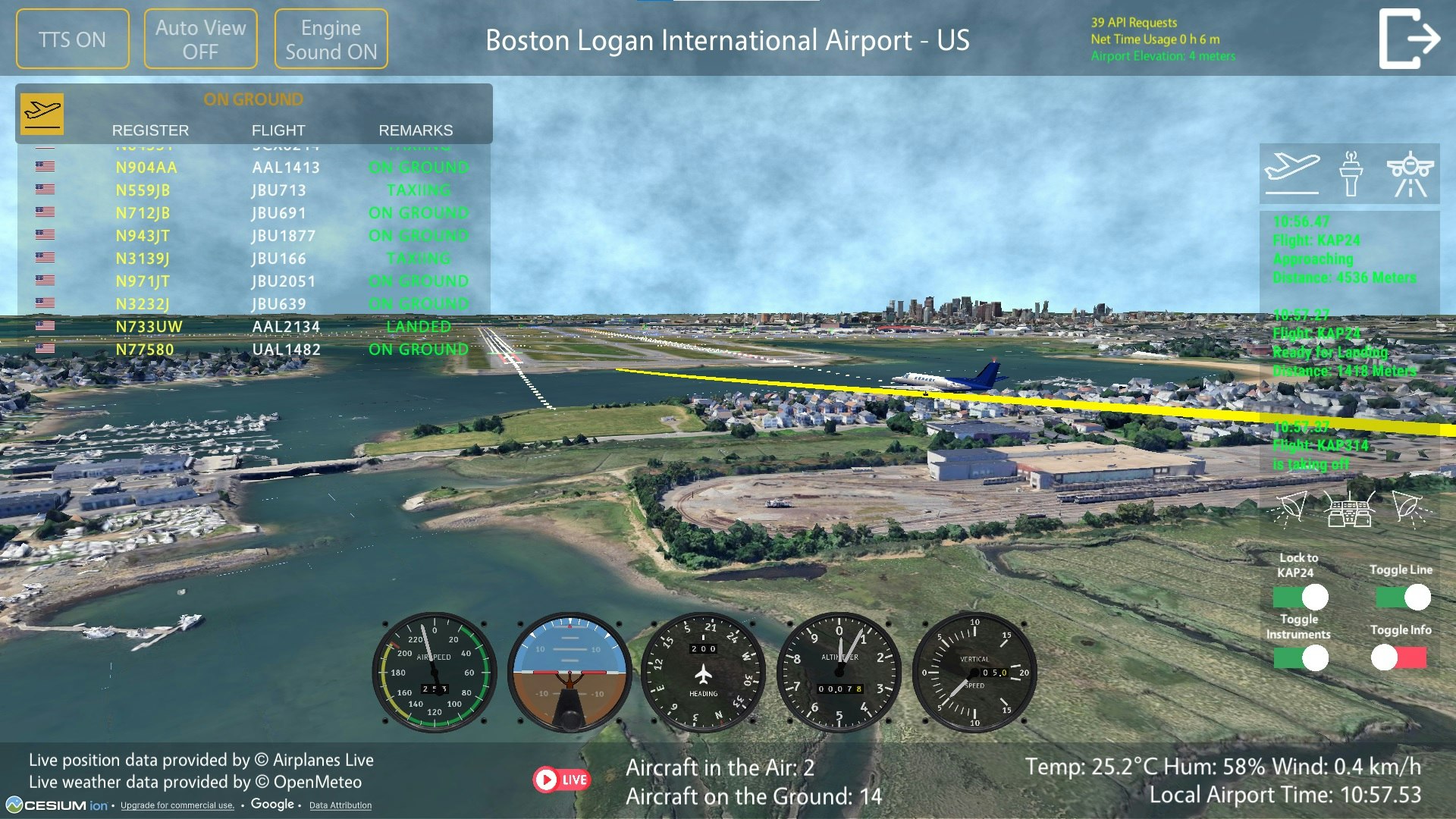
Task: Select the arrivals landing aircraft icon
Action: click(1410, 173)
